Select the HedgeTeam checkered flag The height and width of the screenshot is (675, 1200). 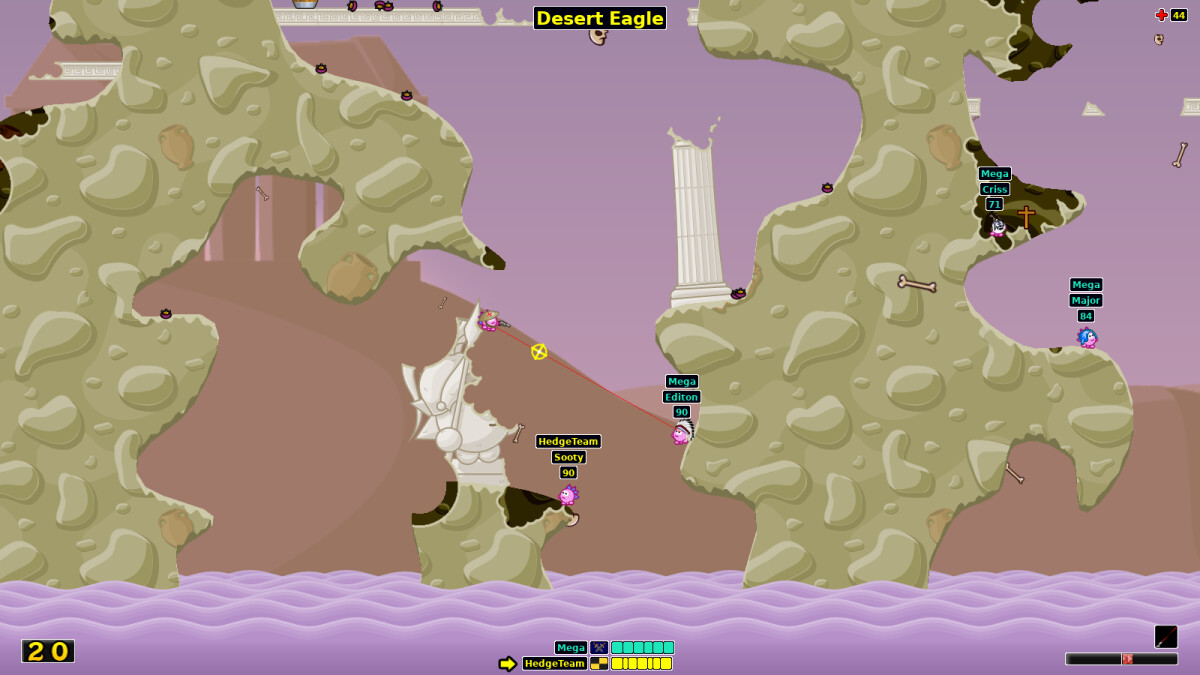click(x=599, y=663)
